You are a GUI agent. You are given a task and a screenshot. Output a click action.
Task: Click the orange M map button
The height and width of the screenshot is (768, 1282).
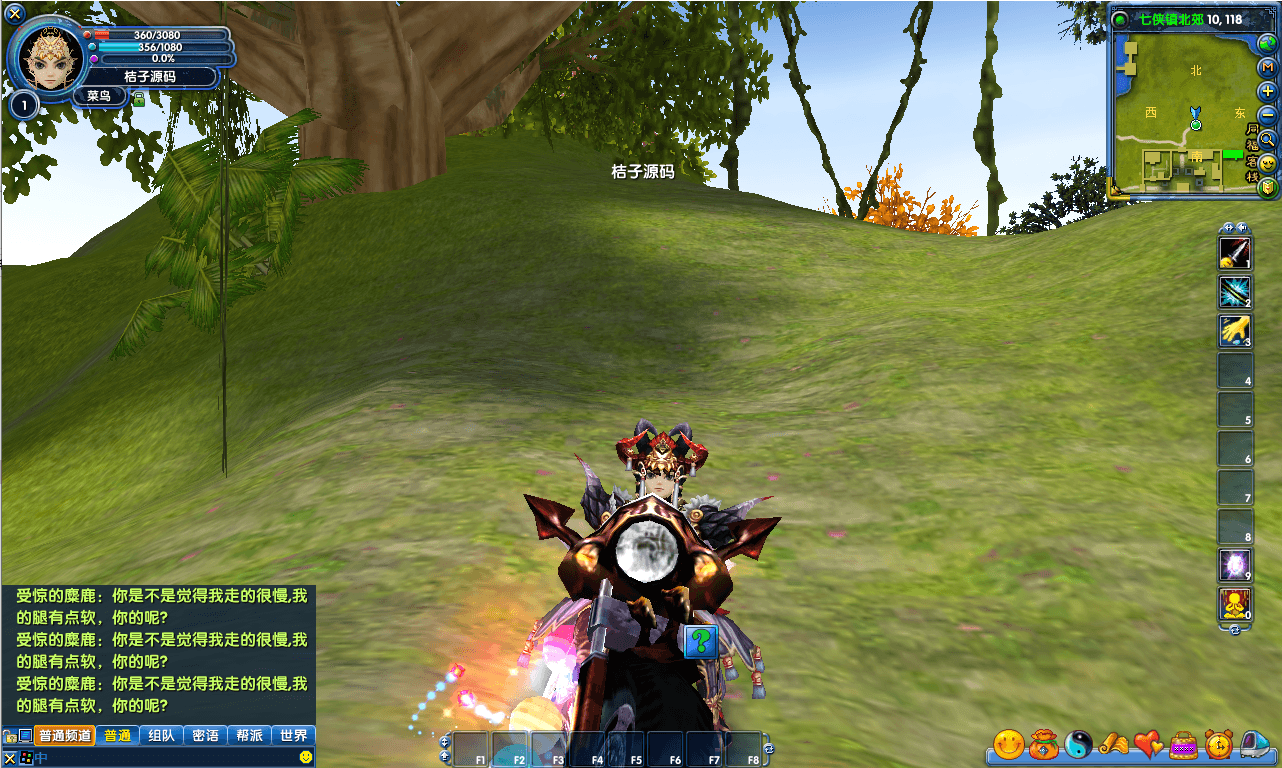tap(1267, 67)
